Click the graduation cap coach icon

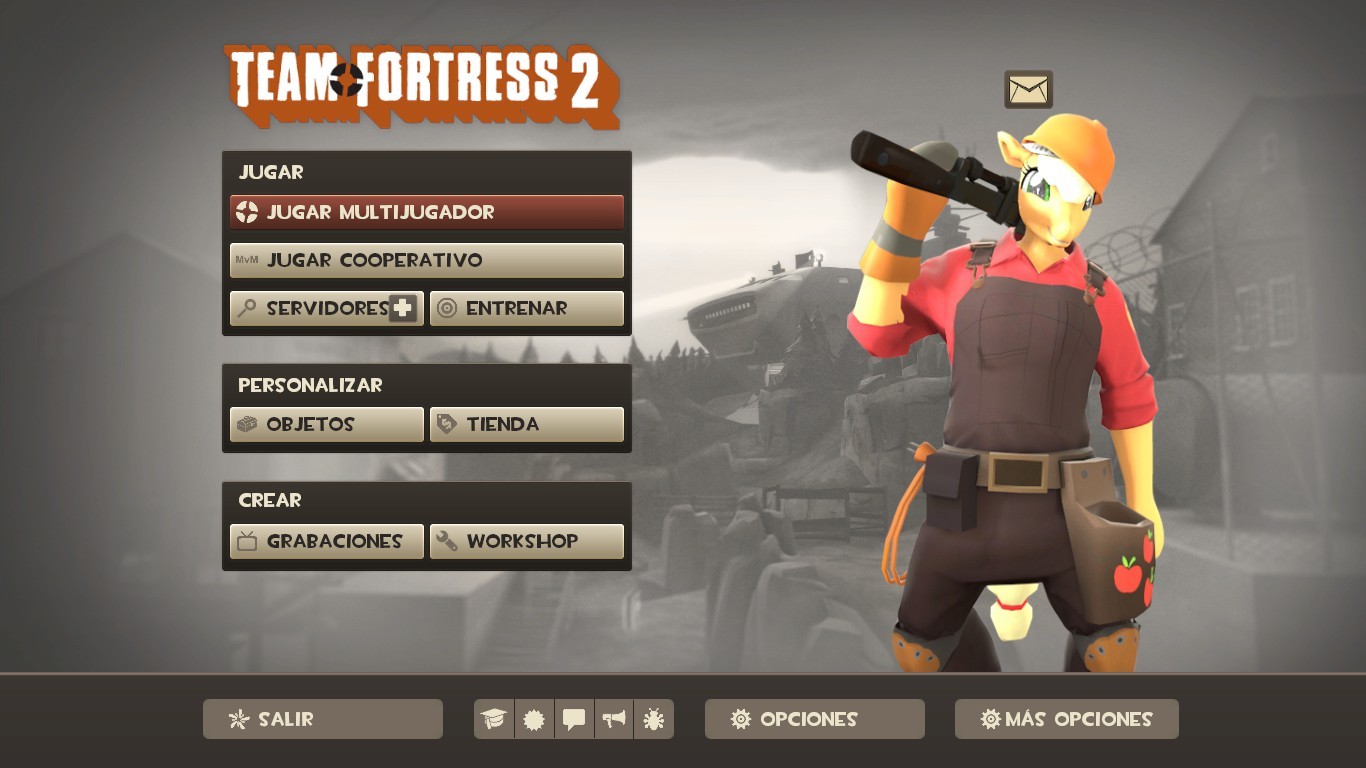click(x=494, y=719)
